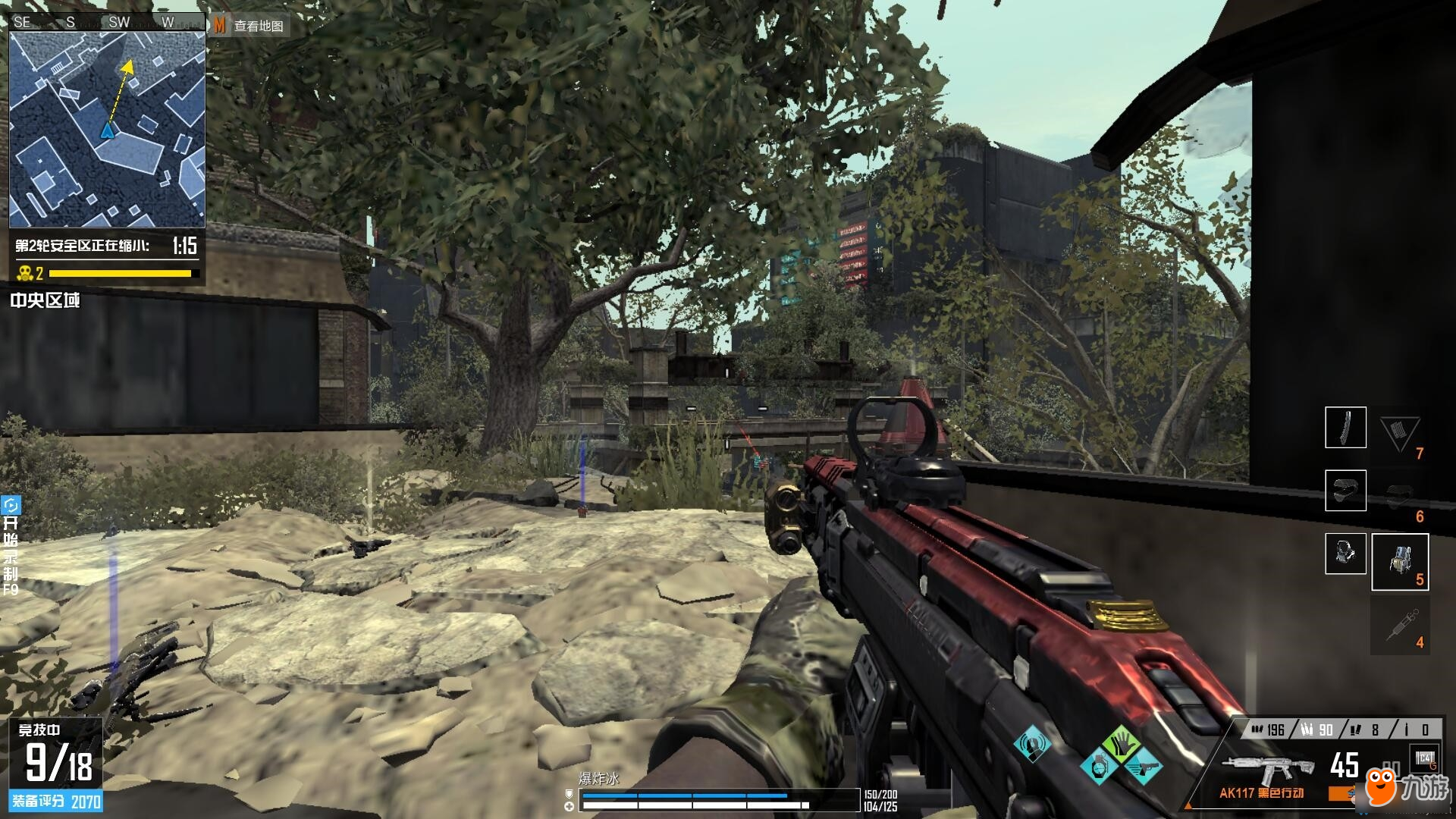1456x819 pixels.
Task: Pick the gas mask equipment slot
Action: click(x=1345, y=554)
